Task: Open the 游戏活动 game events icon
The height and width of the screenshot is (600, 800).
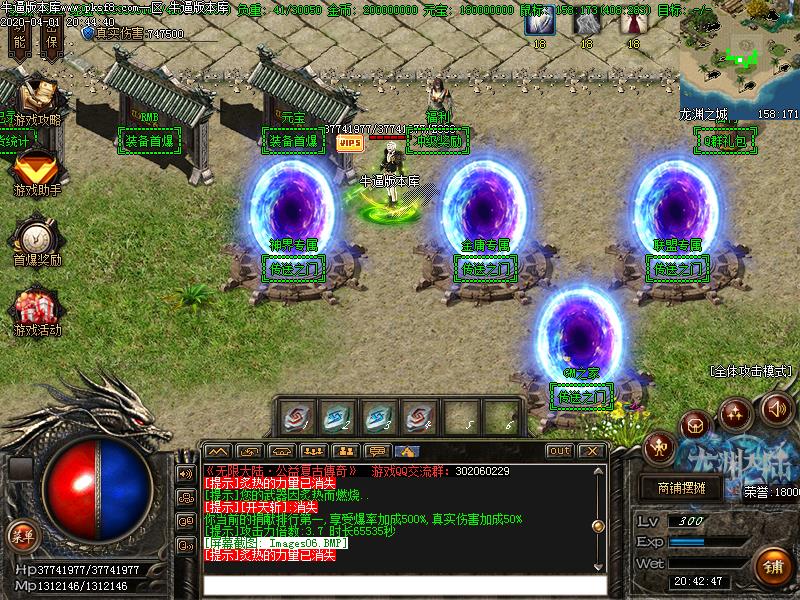Action: tap(36, 310)
